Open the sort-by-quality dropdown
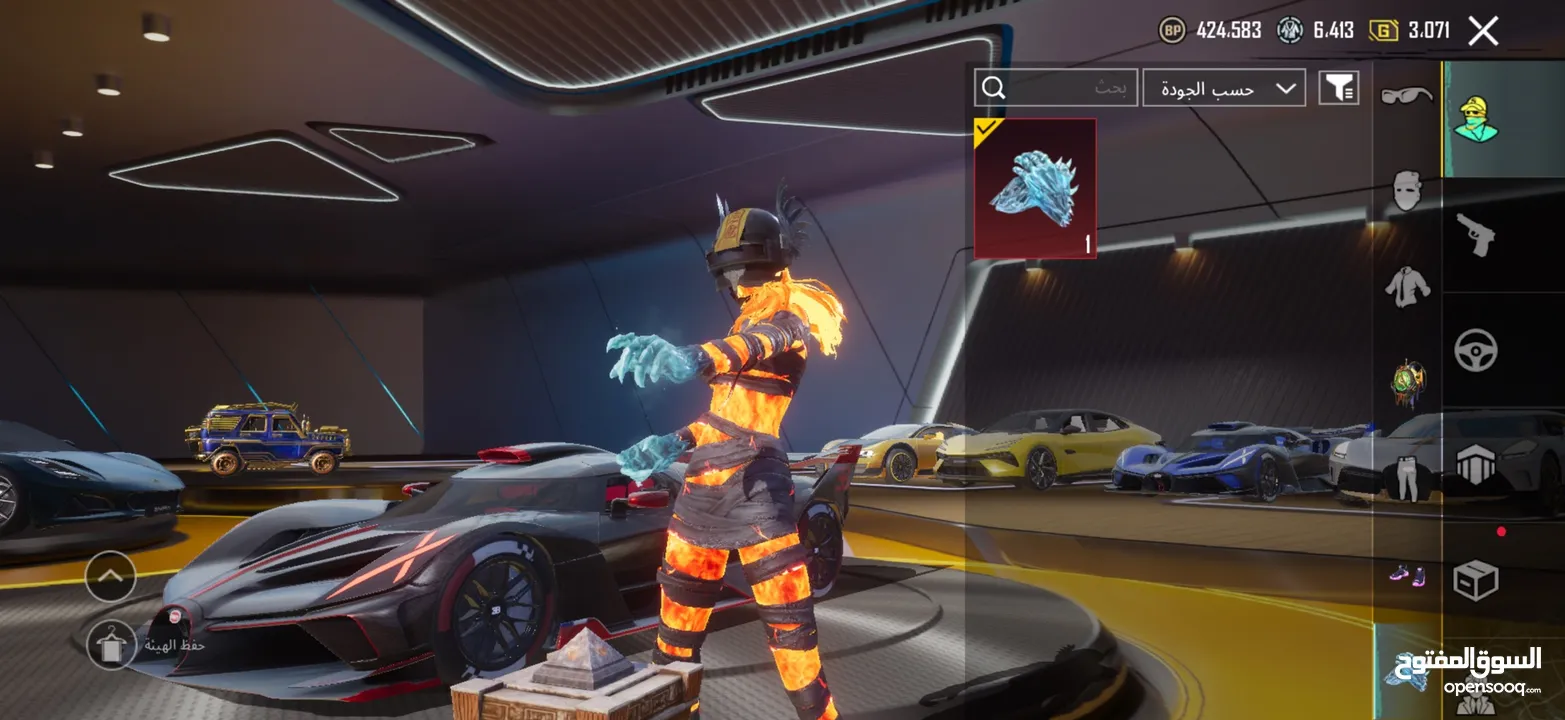 [1224, 88]
